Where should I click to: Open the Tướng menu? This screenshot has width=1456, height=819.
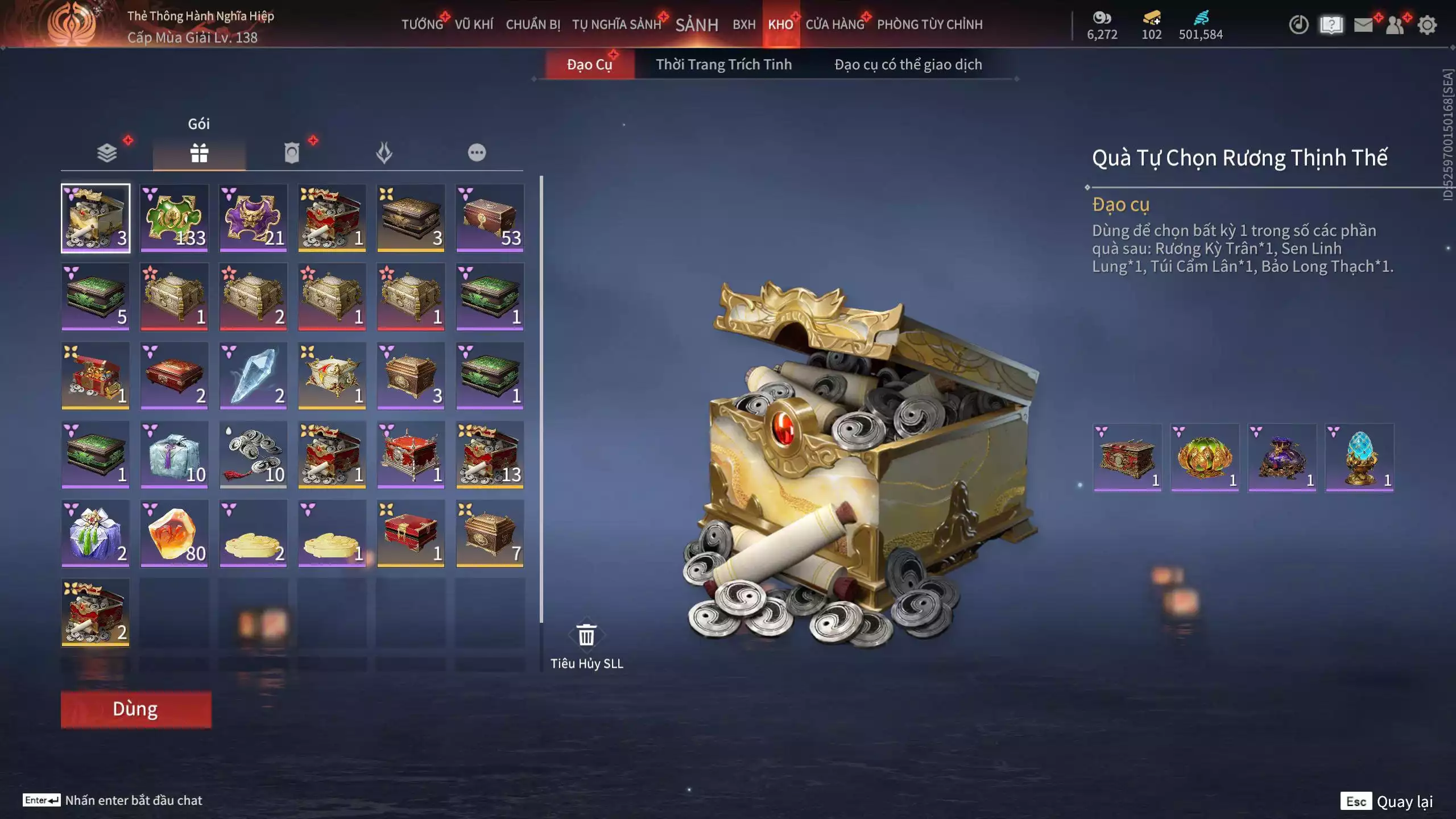tap(422, 24)
